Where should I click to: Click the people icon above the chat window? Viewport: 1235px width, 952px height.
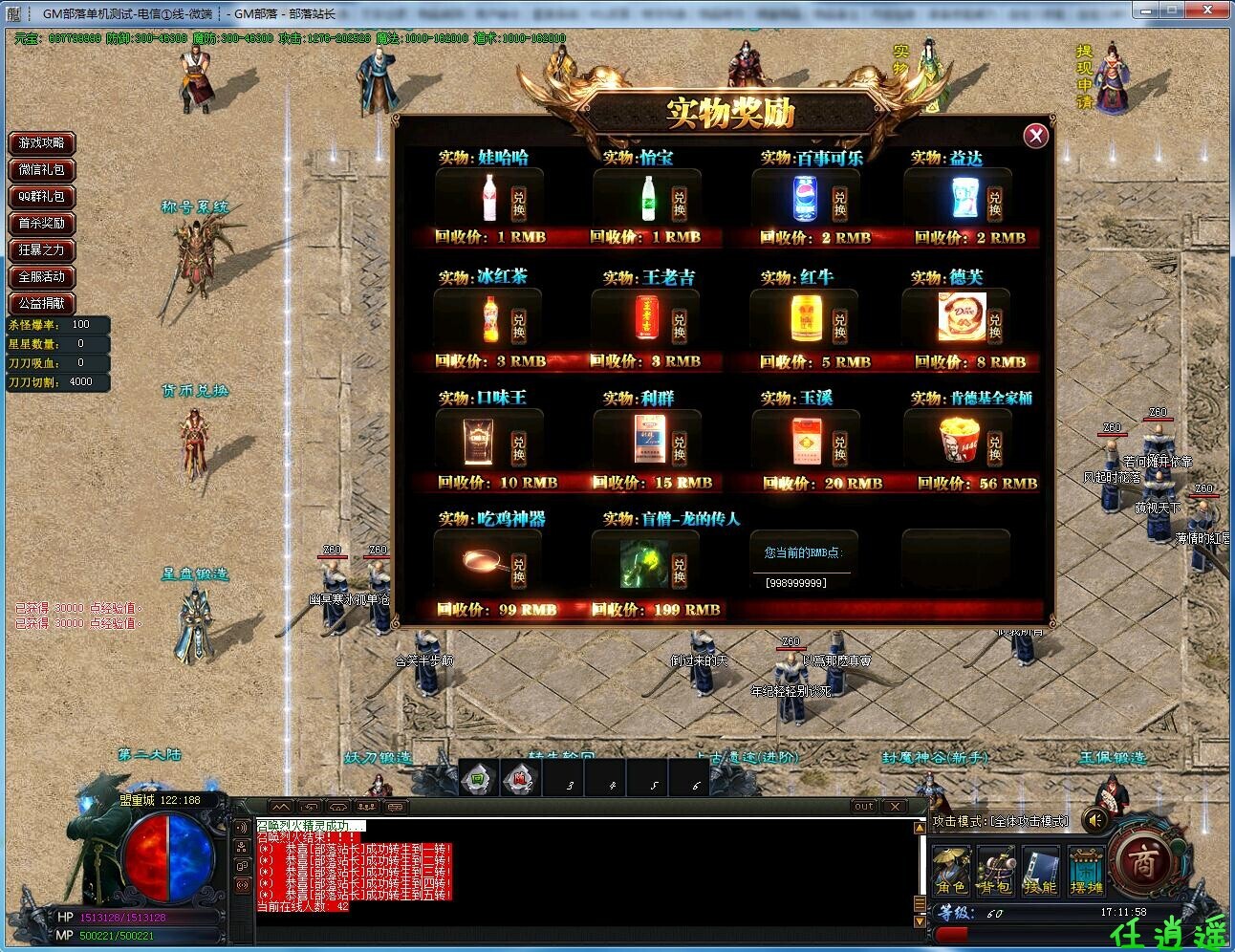[366, 807]
